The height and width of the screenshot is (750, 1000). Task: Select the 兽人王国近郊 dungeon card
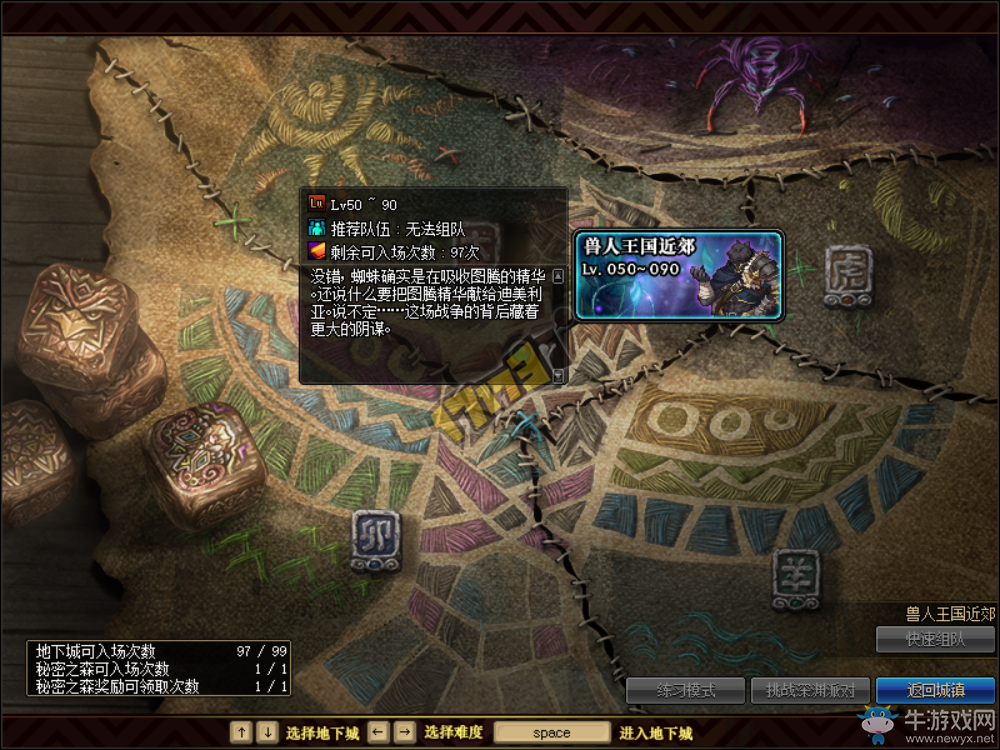(x=678, y=273)
